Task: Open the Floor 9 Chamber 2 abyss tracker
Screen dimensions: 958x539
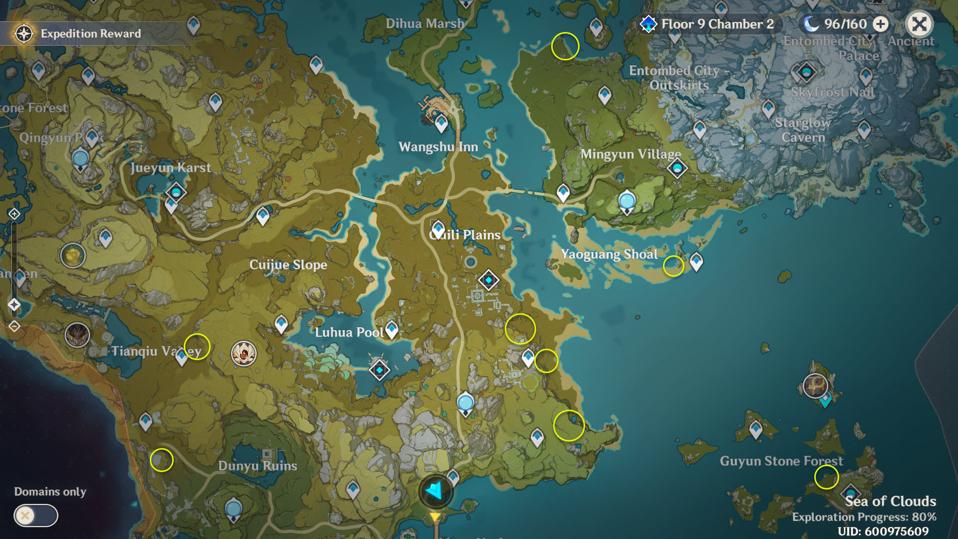Action: (x=708, y=24)
